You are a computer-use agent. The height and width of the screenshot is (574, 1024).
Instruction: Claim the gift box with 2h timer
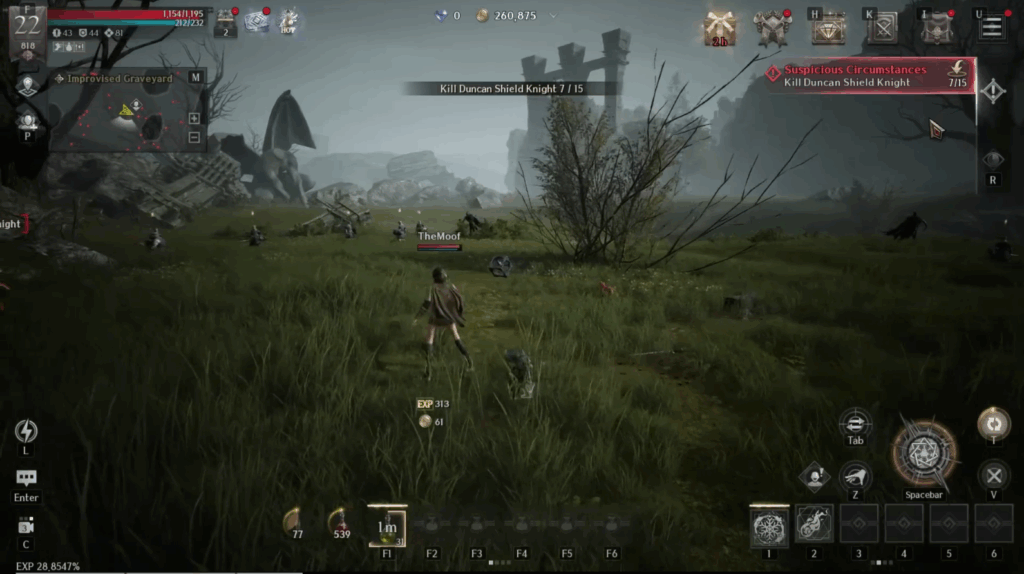pyautogui.click(x=719, y=28)
